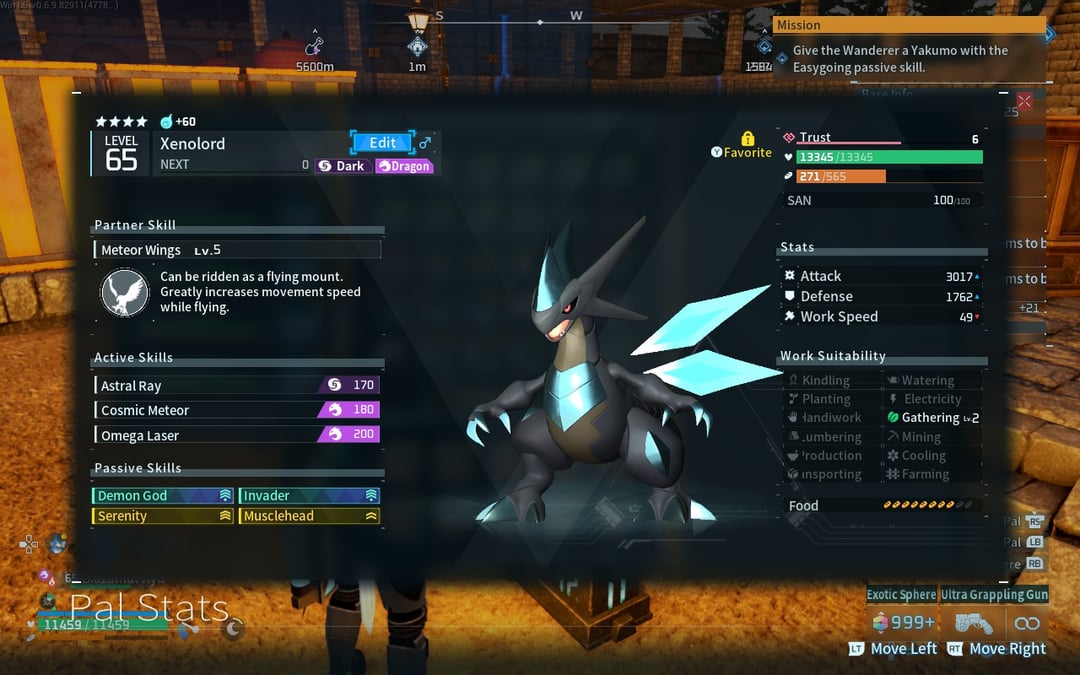
Task: Inspect the Demon God passive skill
Action: (x=163, y=495)
